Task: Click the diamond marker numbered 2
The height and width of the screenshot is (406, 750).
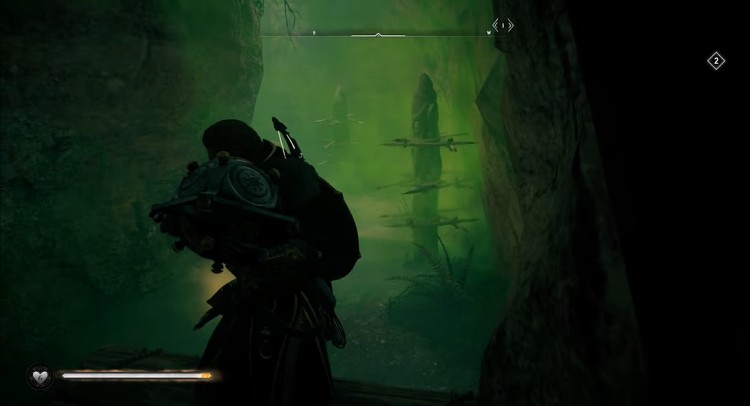Action: click(716, 61)
